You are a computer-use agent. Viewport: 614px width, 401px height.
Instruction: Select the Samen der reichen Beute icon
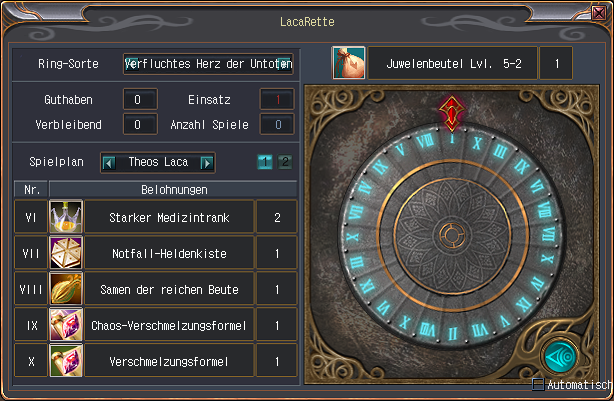(65, 289)
